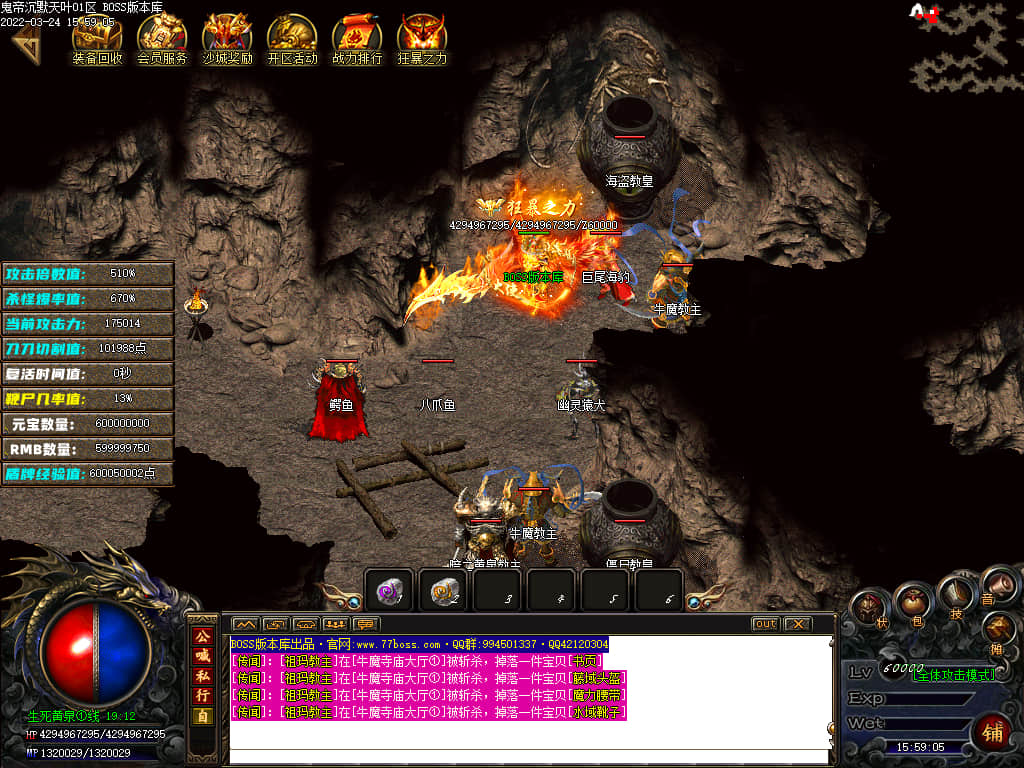Activate the 狂暴之力 berserk power icon
Screen dimensions: 1024x768
coord(422,37)
